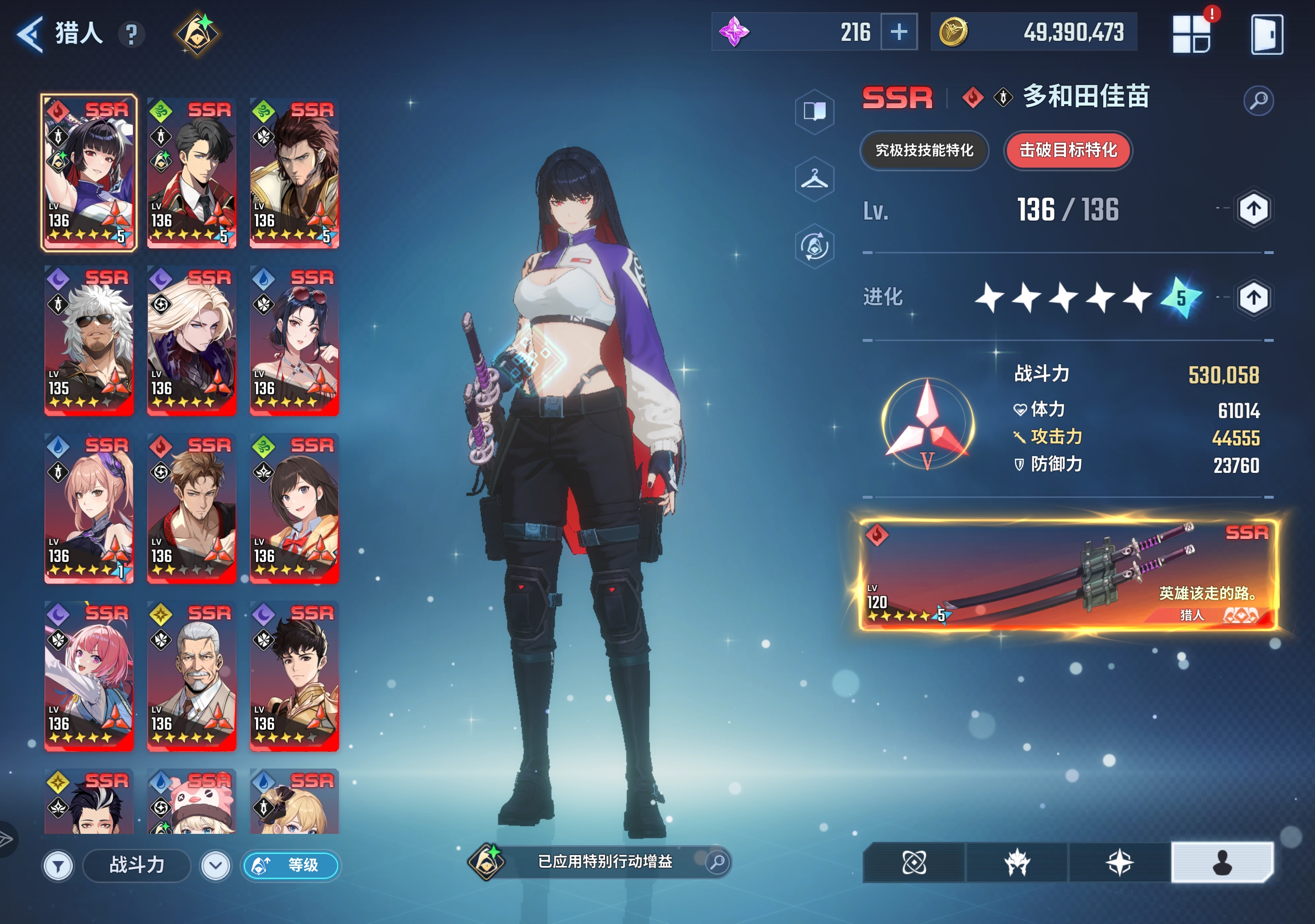
Task: Go back using the arrow beside 猎人
Action: click(30, 34)
